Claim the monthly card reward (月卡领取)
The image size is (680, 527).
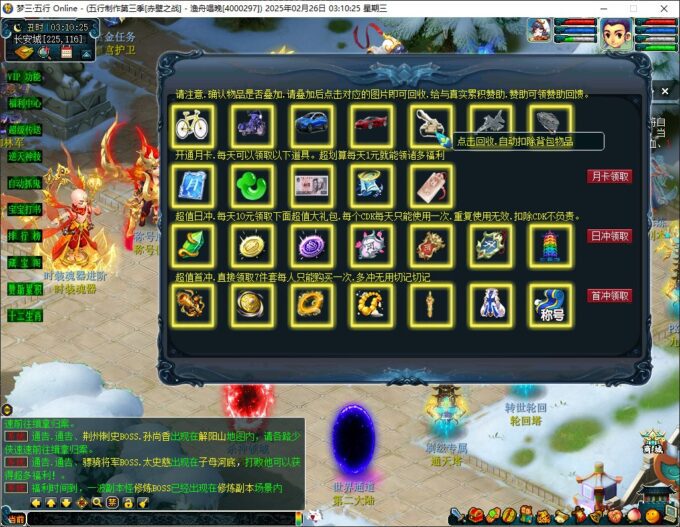tap(609, 176)
